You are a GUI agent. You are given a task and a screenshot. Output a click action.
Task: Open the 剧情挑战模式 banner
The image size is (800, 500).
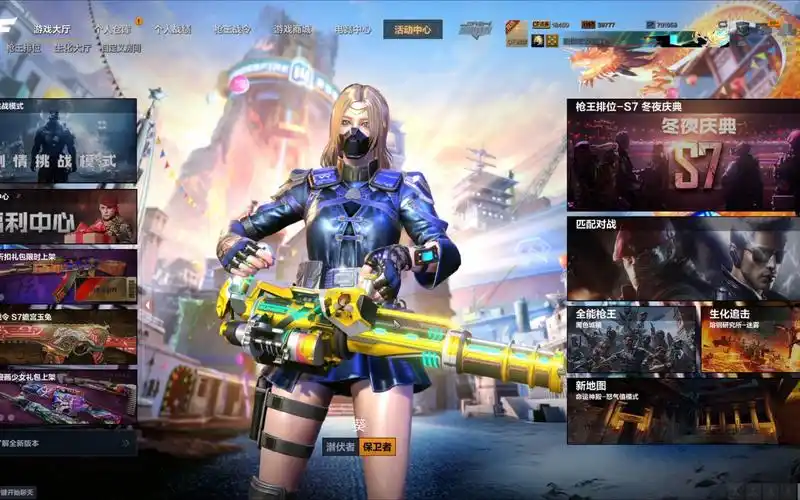[68, 142]
